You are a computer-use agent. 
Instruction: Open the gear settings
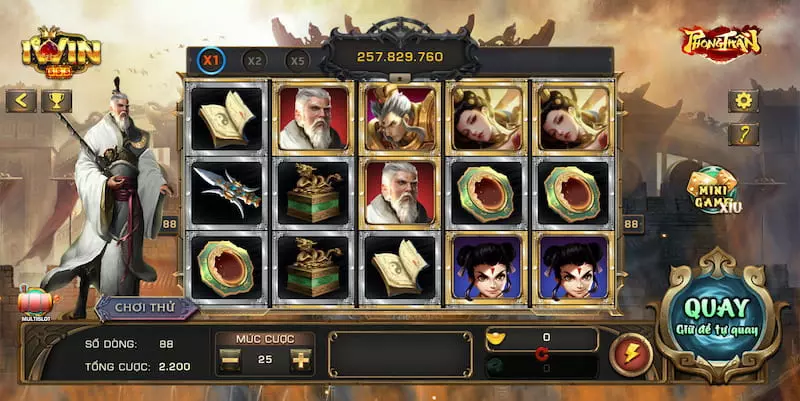coord(743,101)
